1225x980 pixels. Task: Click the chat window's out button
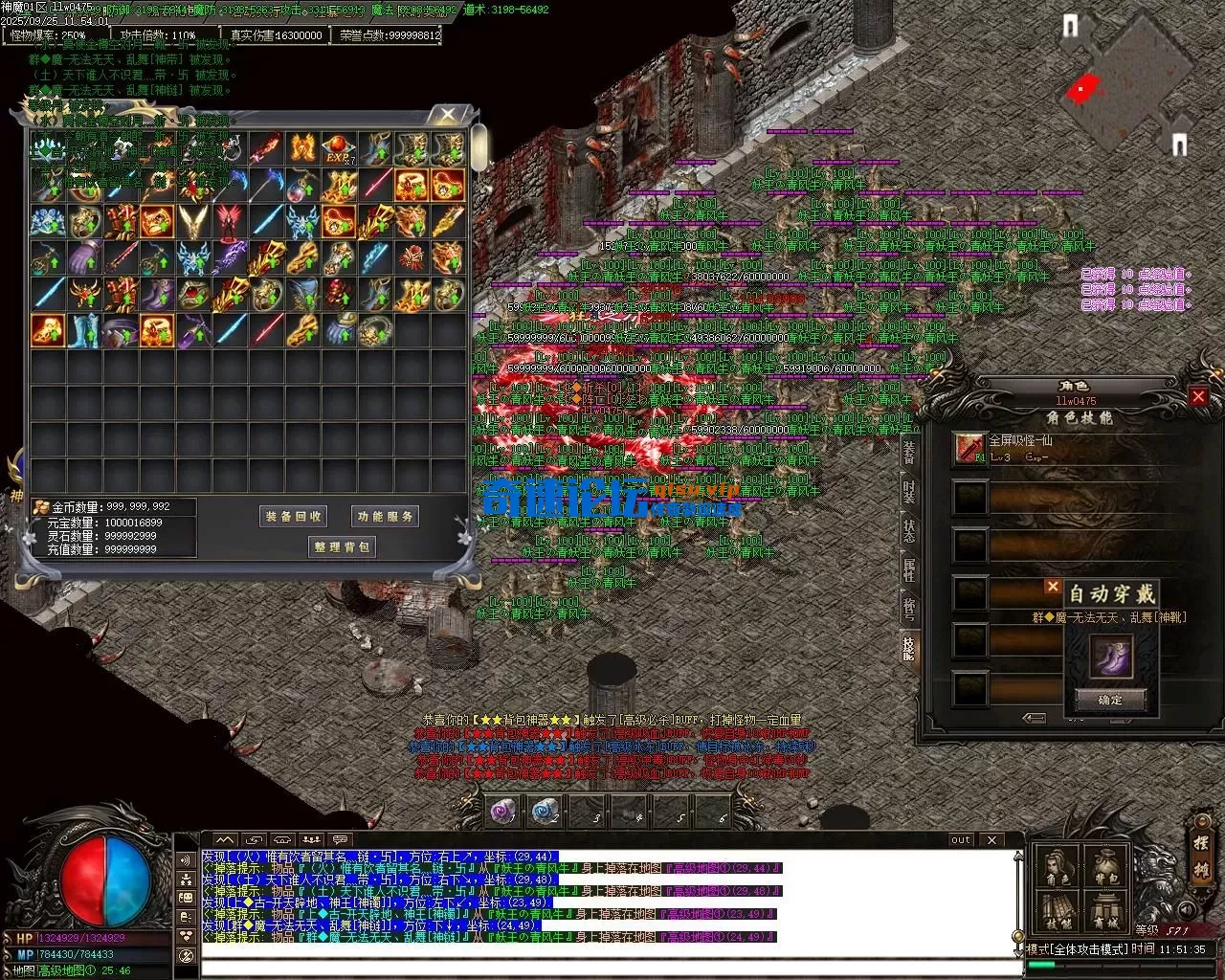[961, 839]
